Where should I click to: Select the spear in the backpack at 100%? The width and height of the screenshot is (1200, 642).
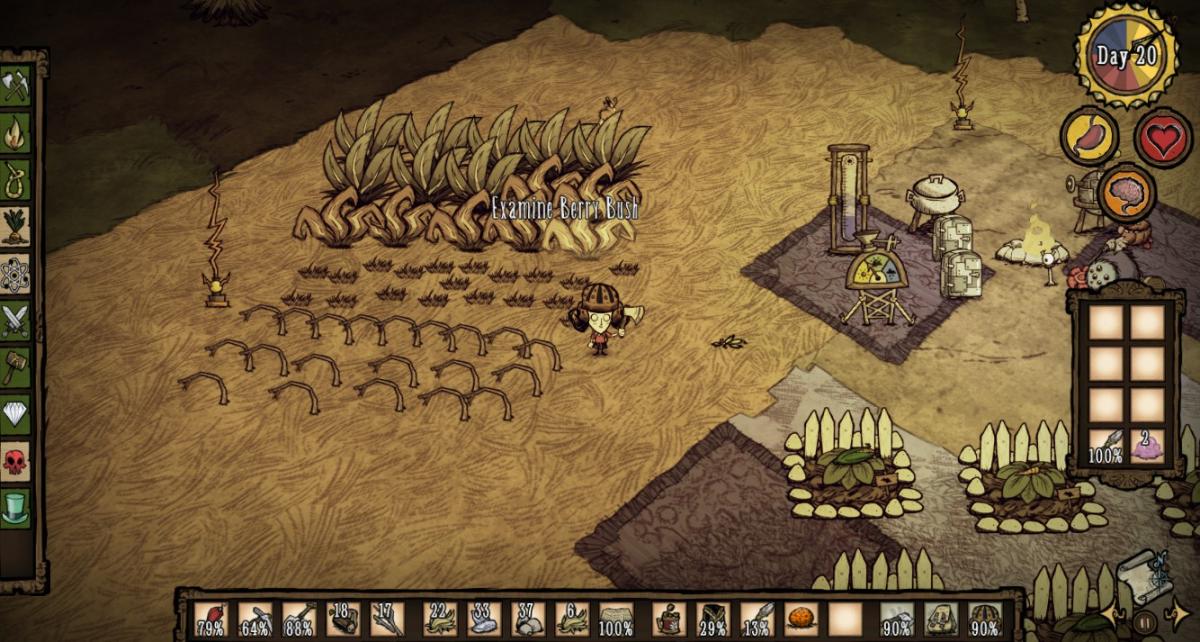pyautogui.click(x=1105, y=445)
